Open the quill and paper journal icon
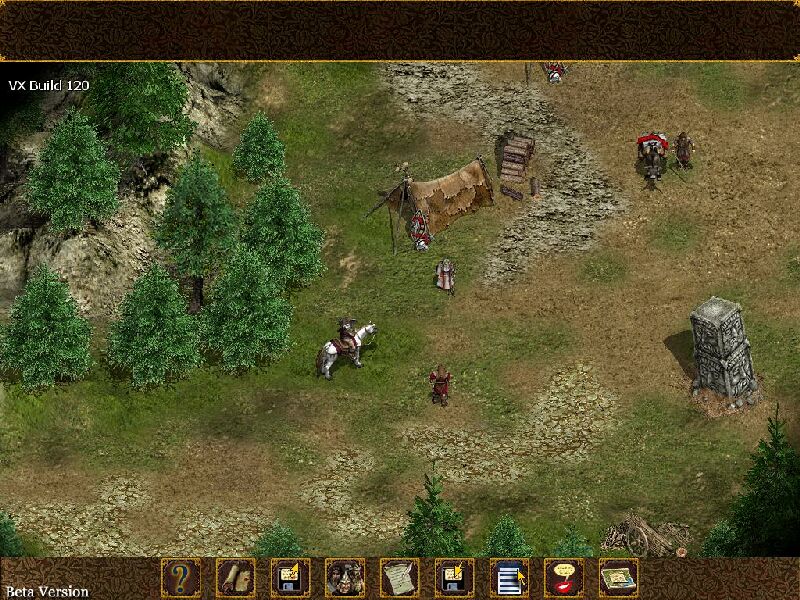Screen dimensions: 800x600 [400, 577]
